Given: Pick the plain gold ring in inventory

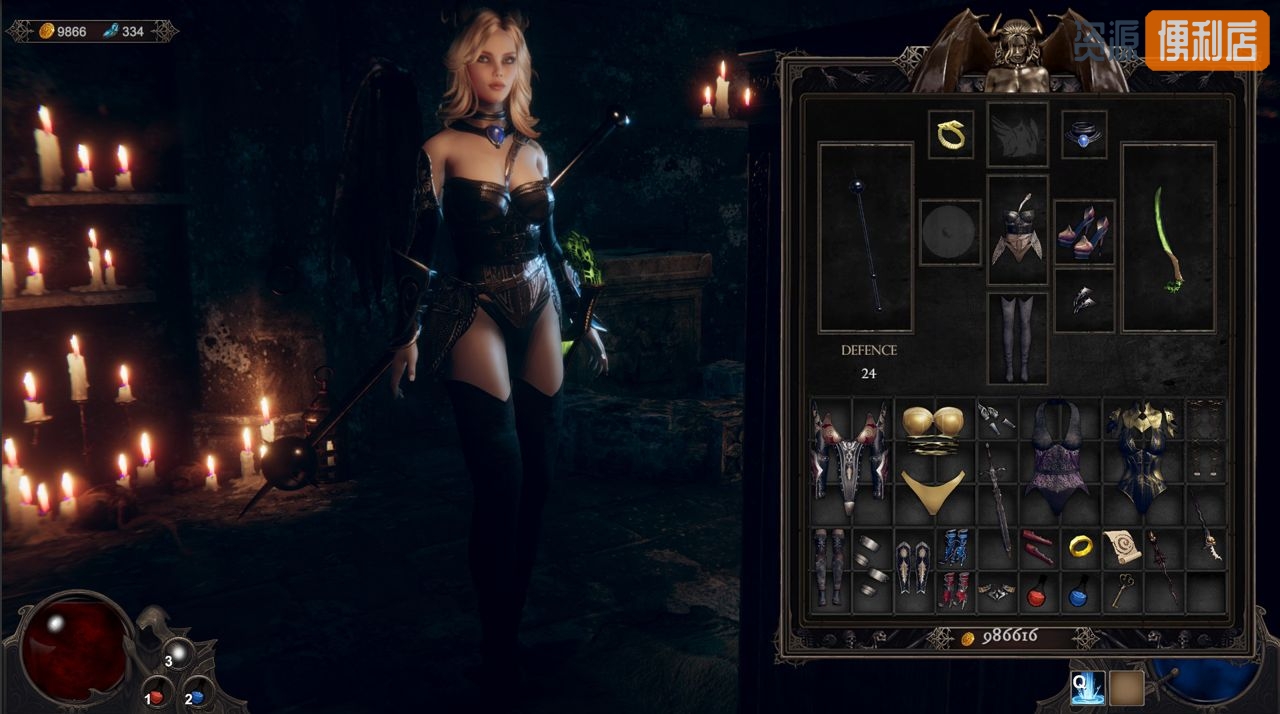Looking at the screenshot, I should [x=1080, y=546].
